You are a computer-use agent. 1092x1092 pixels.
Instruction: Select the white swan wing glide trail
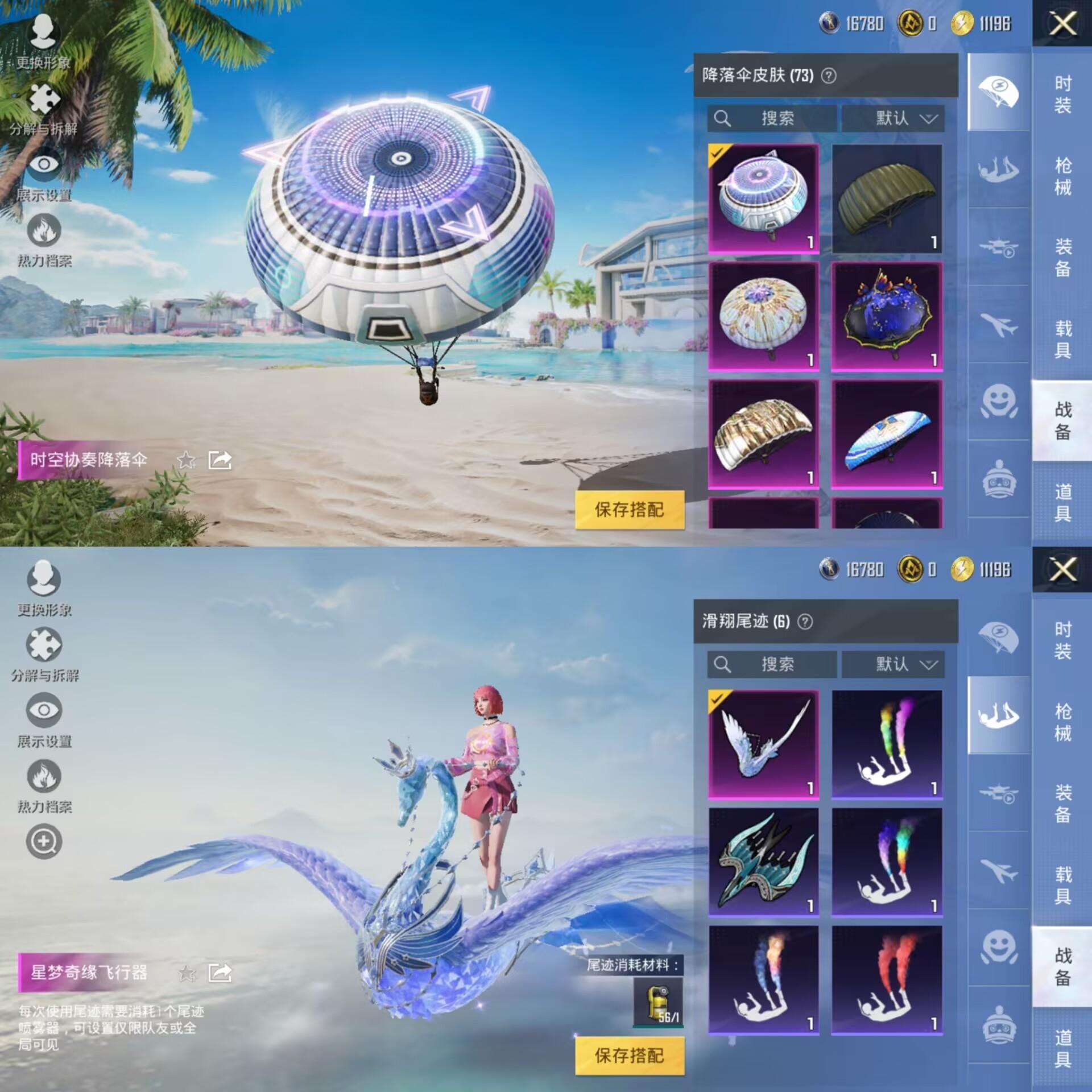point(763,744)
